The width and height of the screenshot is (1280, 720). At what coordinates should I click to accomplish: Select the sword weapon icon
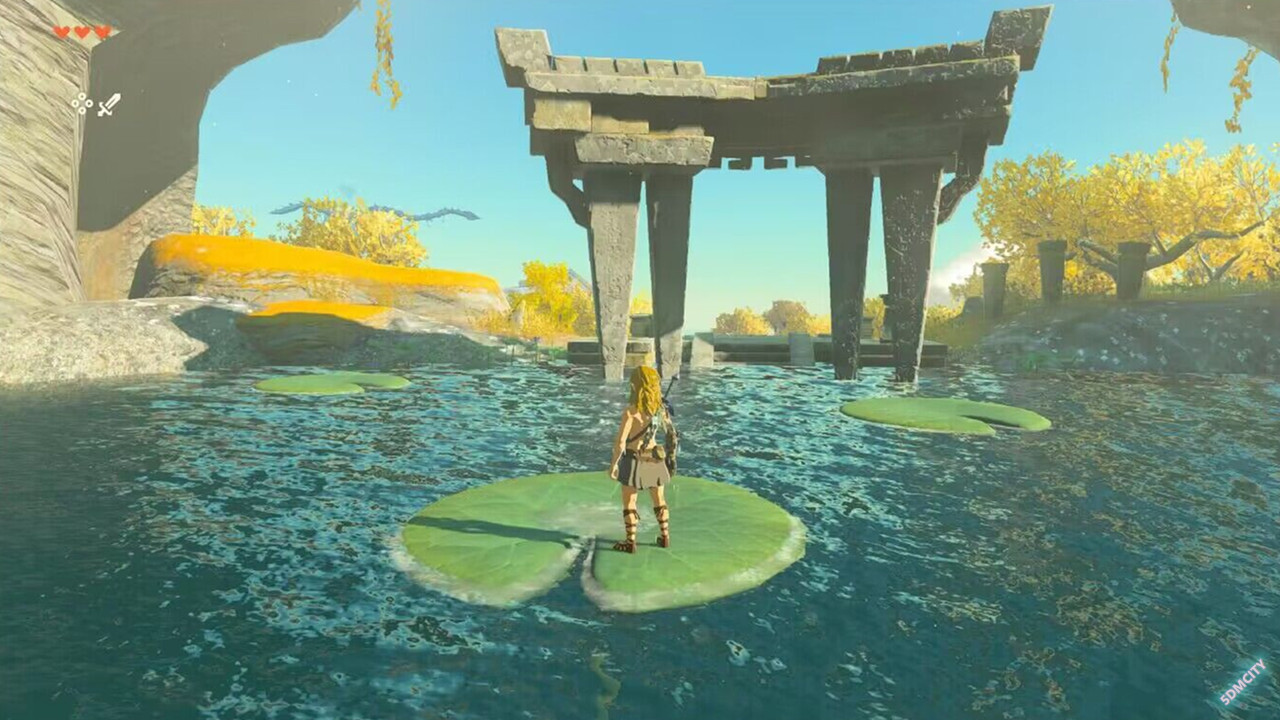108,104
